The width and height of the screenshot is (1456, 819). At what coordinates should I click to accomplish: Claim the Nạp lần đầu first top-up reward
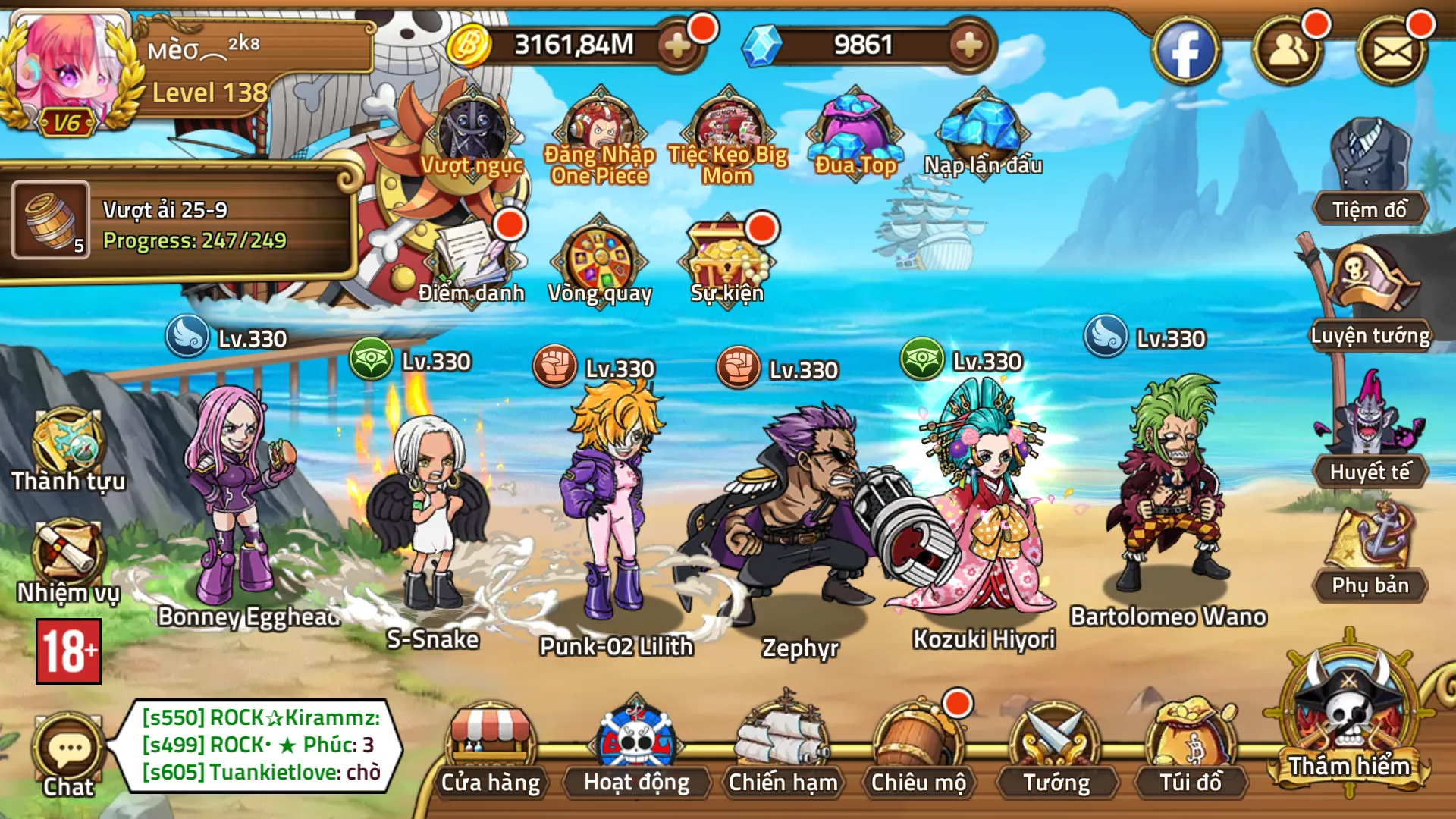(982, 129)
